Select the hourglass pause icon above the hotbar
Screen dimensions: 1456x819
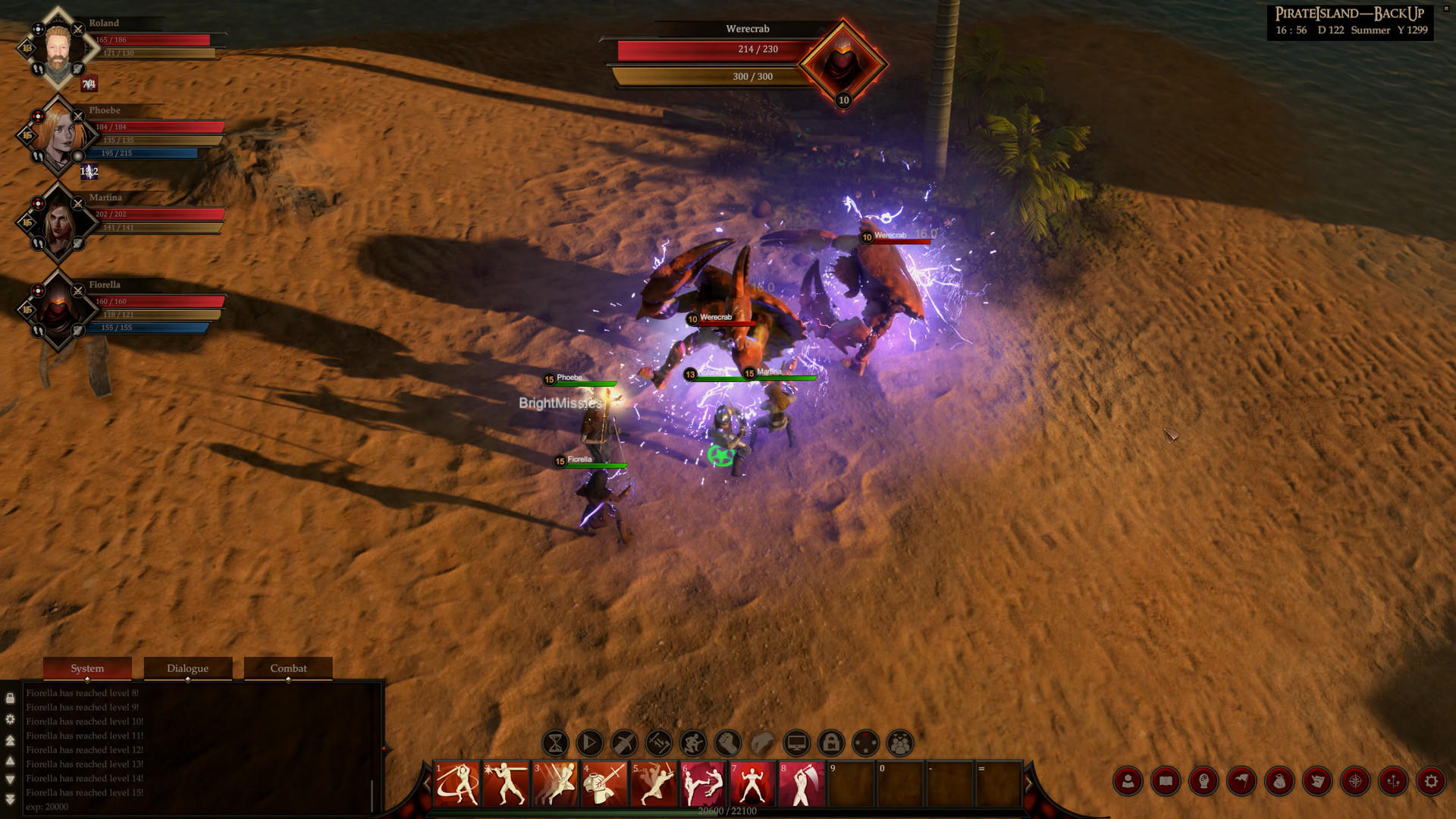[x=555, y=744]
